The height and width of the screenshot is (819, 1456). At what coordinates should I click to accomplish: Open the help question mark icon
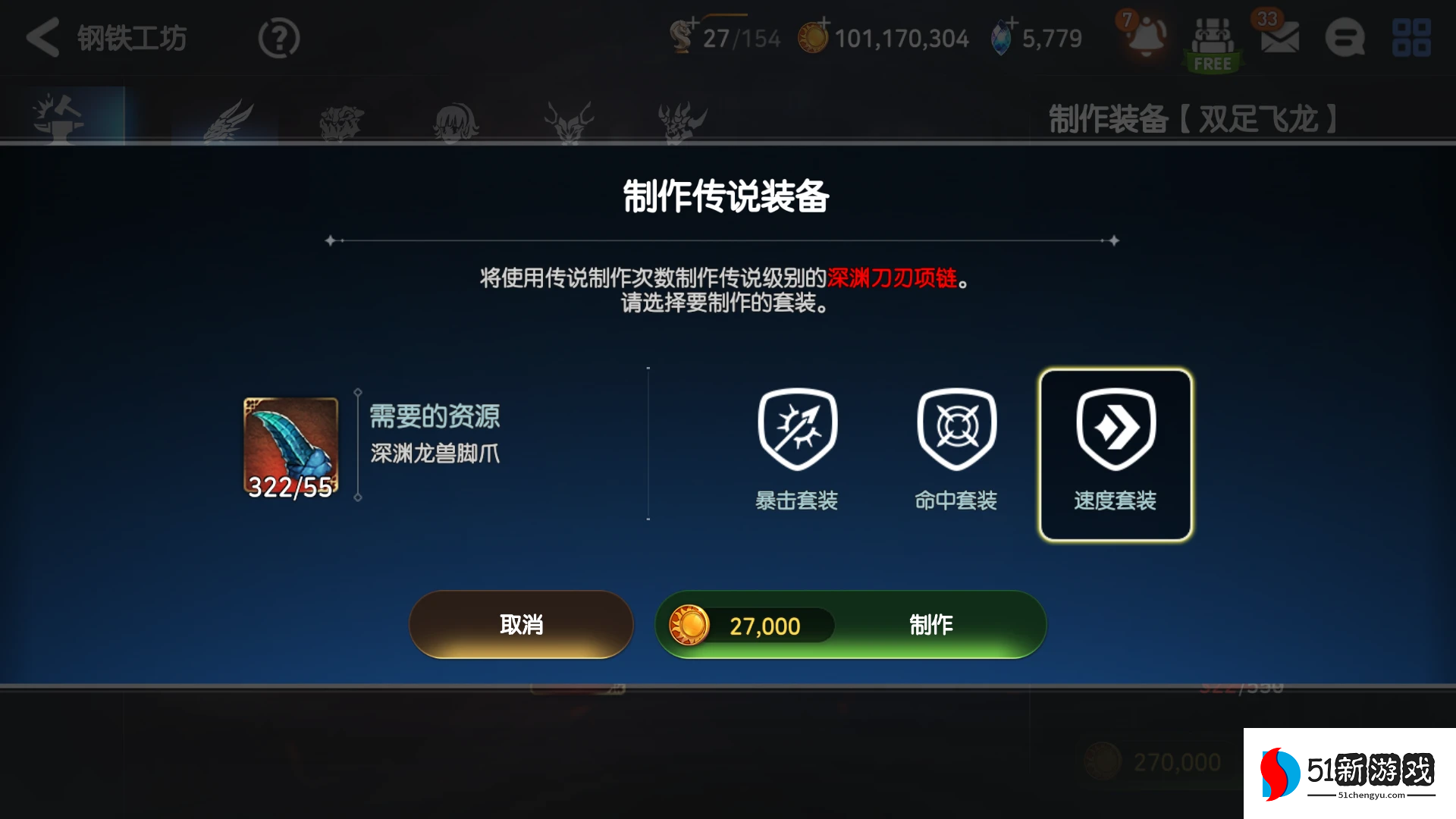[x=278, y=37]
